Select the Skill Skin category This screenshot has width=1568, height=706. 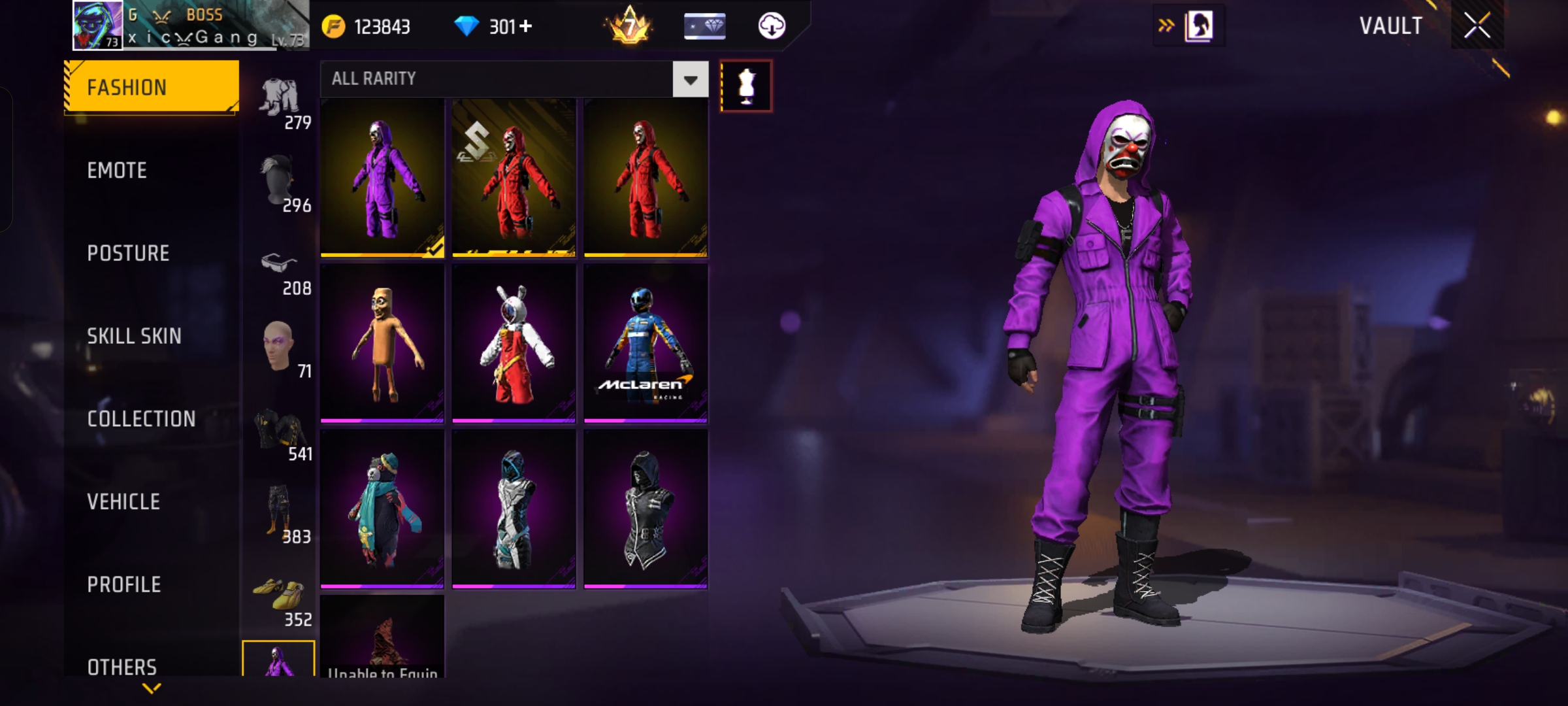pyautogui.click(x=135, y=337)
